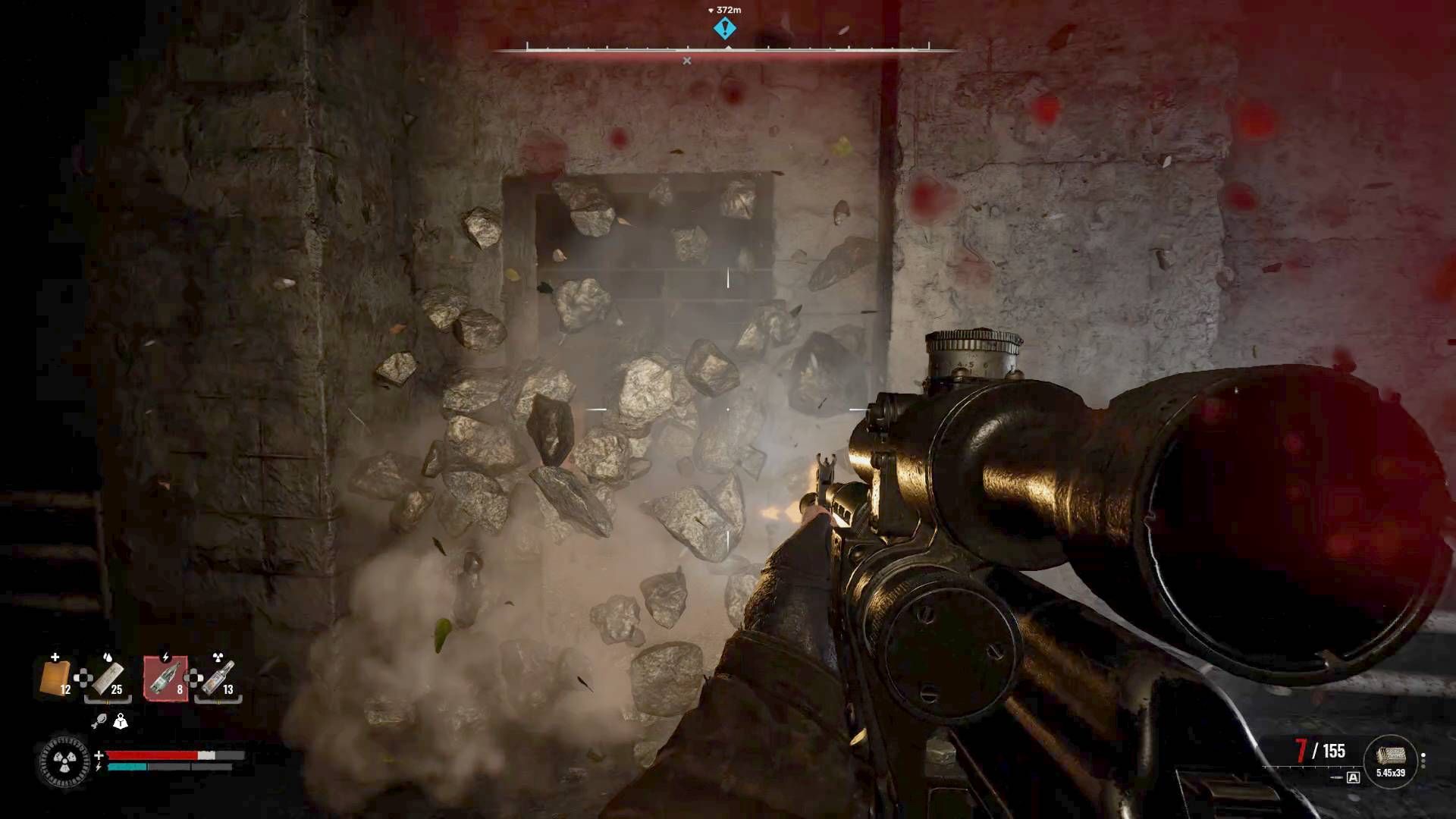Viewport: 1456px width, 819px height.
Task: Click the red health bar
Action: [x=152, y=755]
